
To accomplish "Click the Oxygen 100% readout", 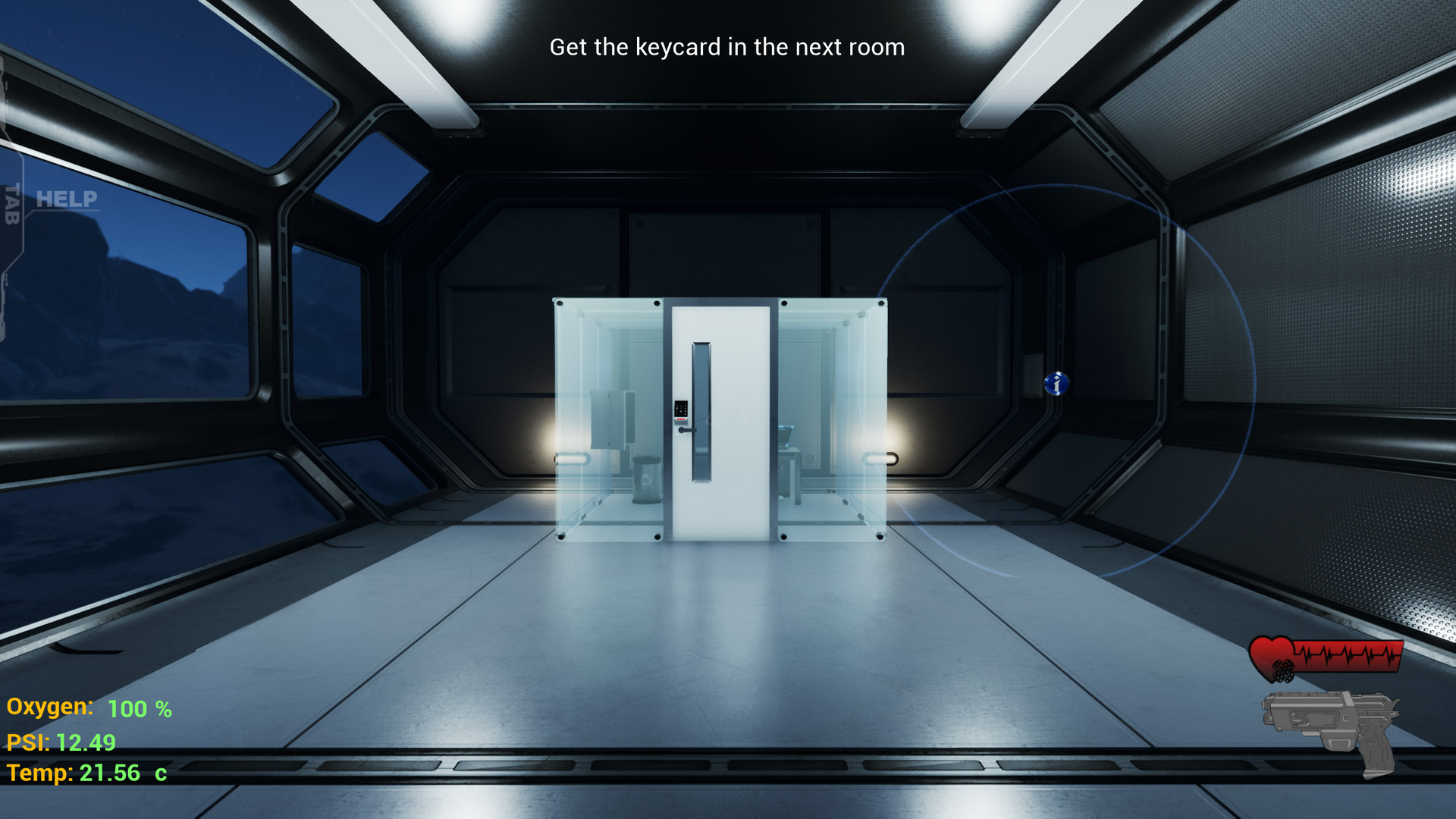I will pos(89,709).
